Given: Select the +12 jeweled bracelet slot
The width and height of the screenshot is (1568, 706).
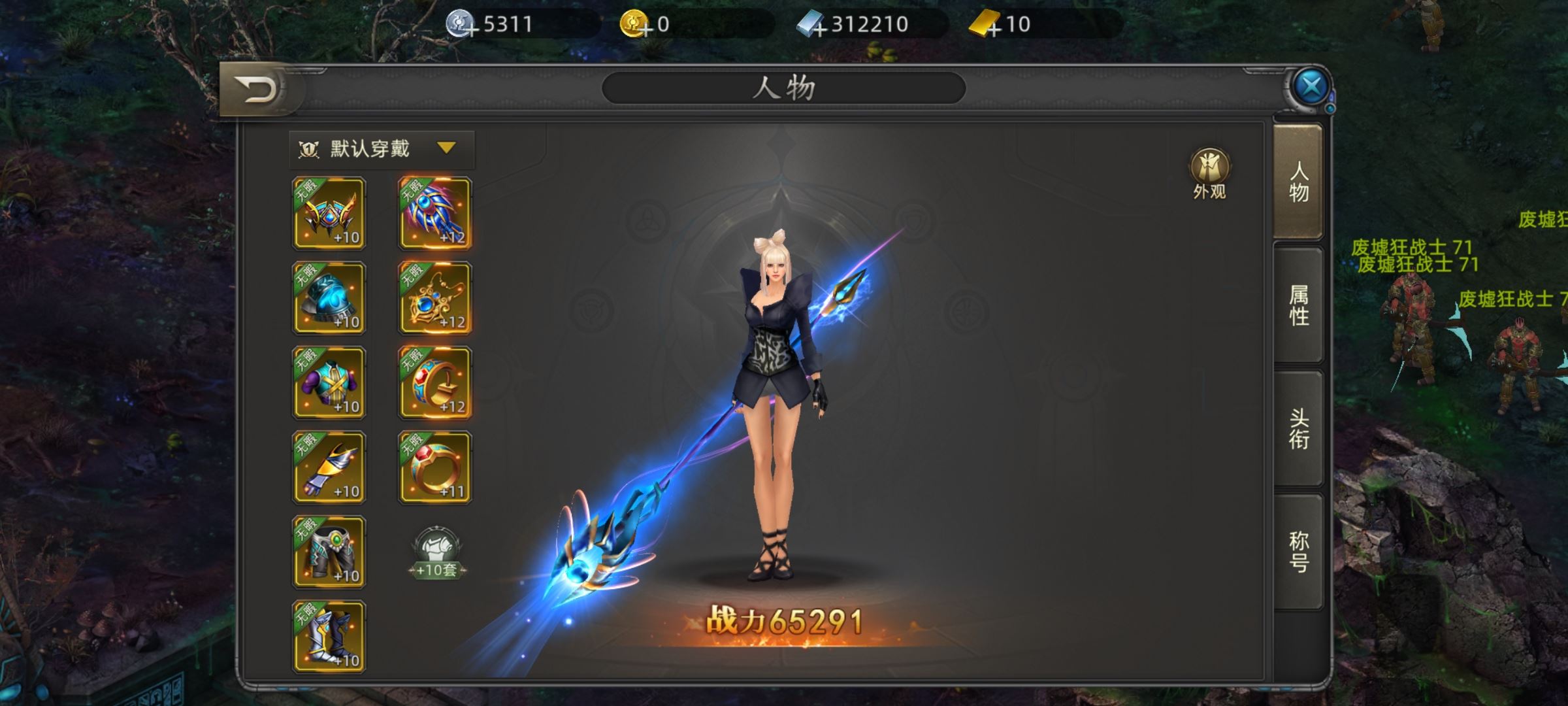Looking at the screenshot, I should click(434, 382).
